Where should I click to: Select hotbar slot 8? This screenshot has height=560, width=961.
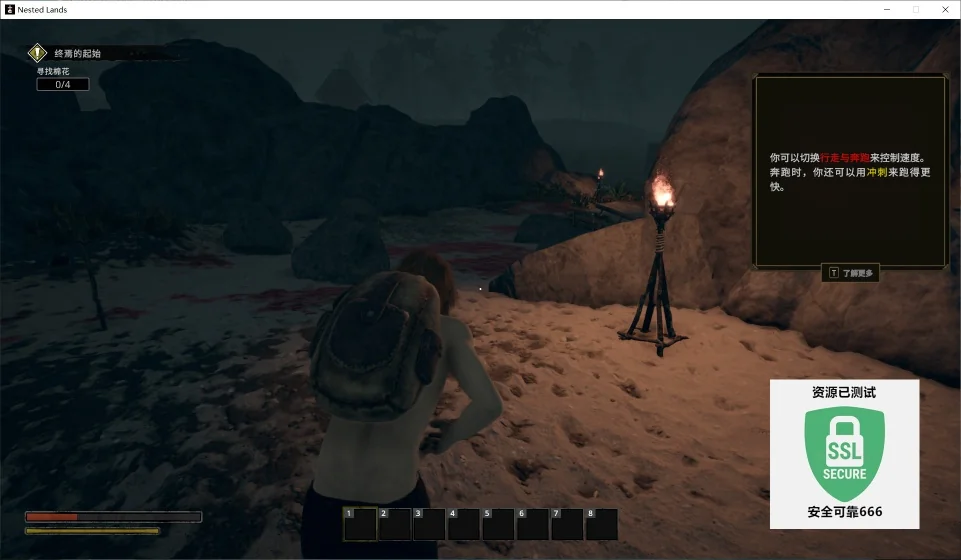point(601,524)
